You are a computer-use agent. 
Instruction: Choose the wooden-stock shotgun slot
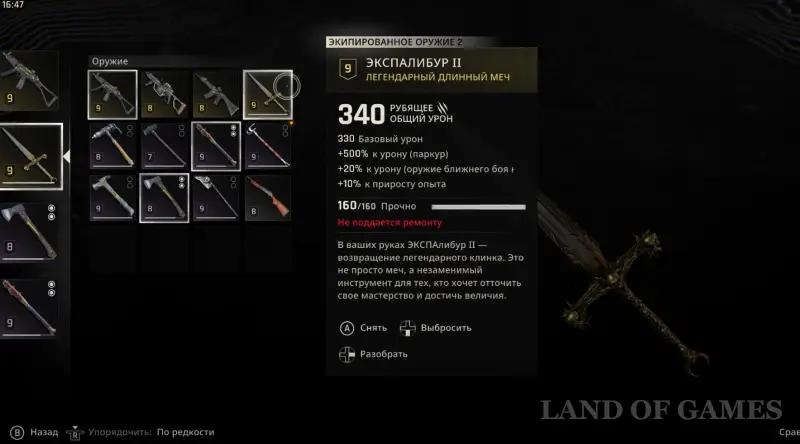pyautogui.click(x=267, y=197)
